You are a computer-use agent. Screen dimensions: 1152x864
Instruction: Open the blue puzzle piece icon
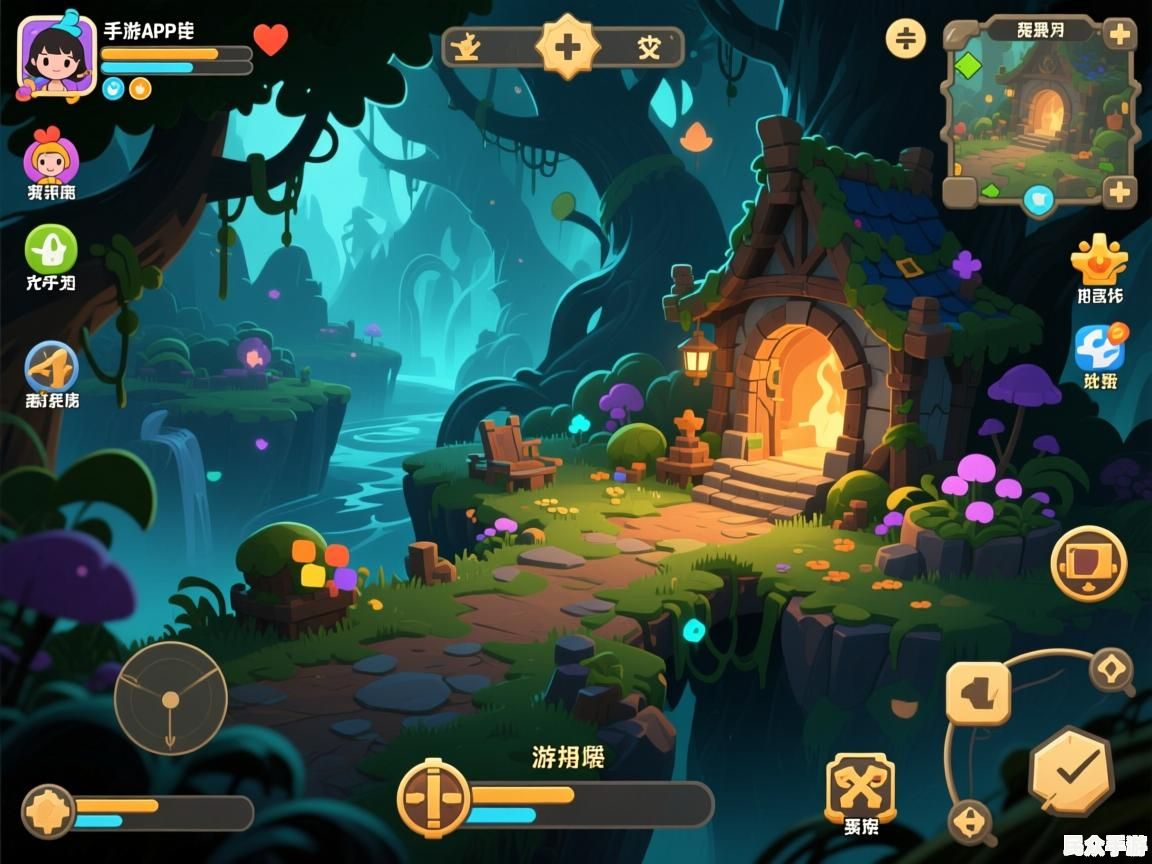[1099, 347]
